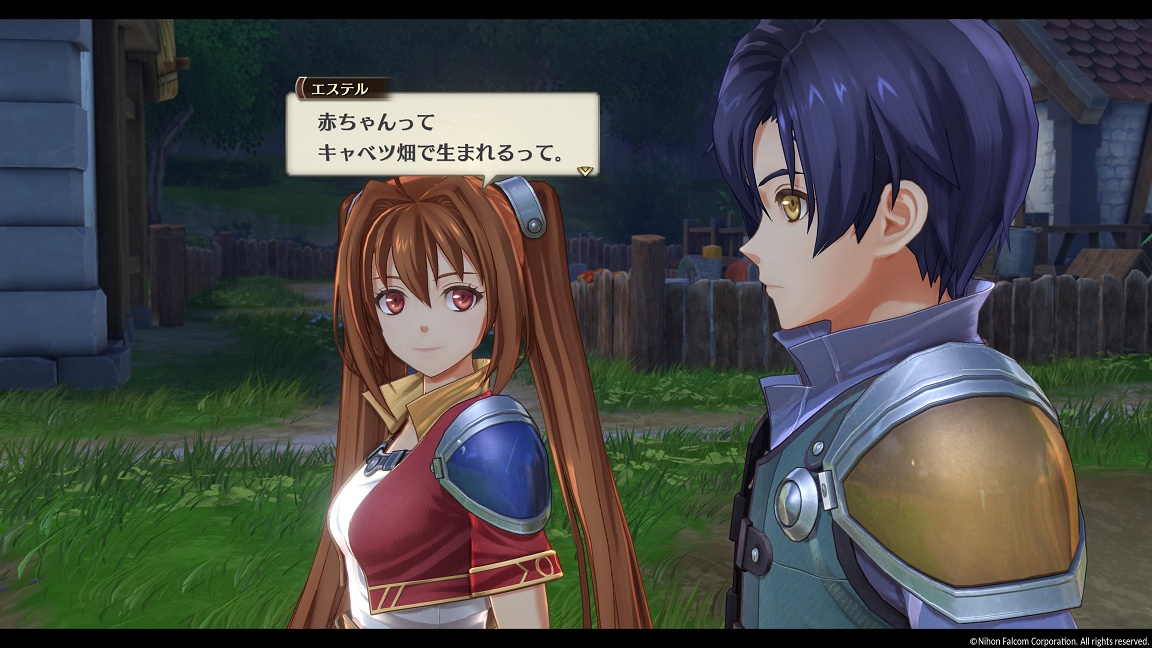Click Estelle's dialogue text box
Viewport: 1152px width, 648px height.
tap(443, 137)
